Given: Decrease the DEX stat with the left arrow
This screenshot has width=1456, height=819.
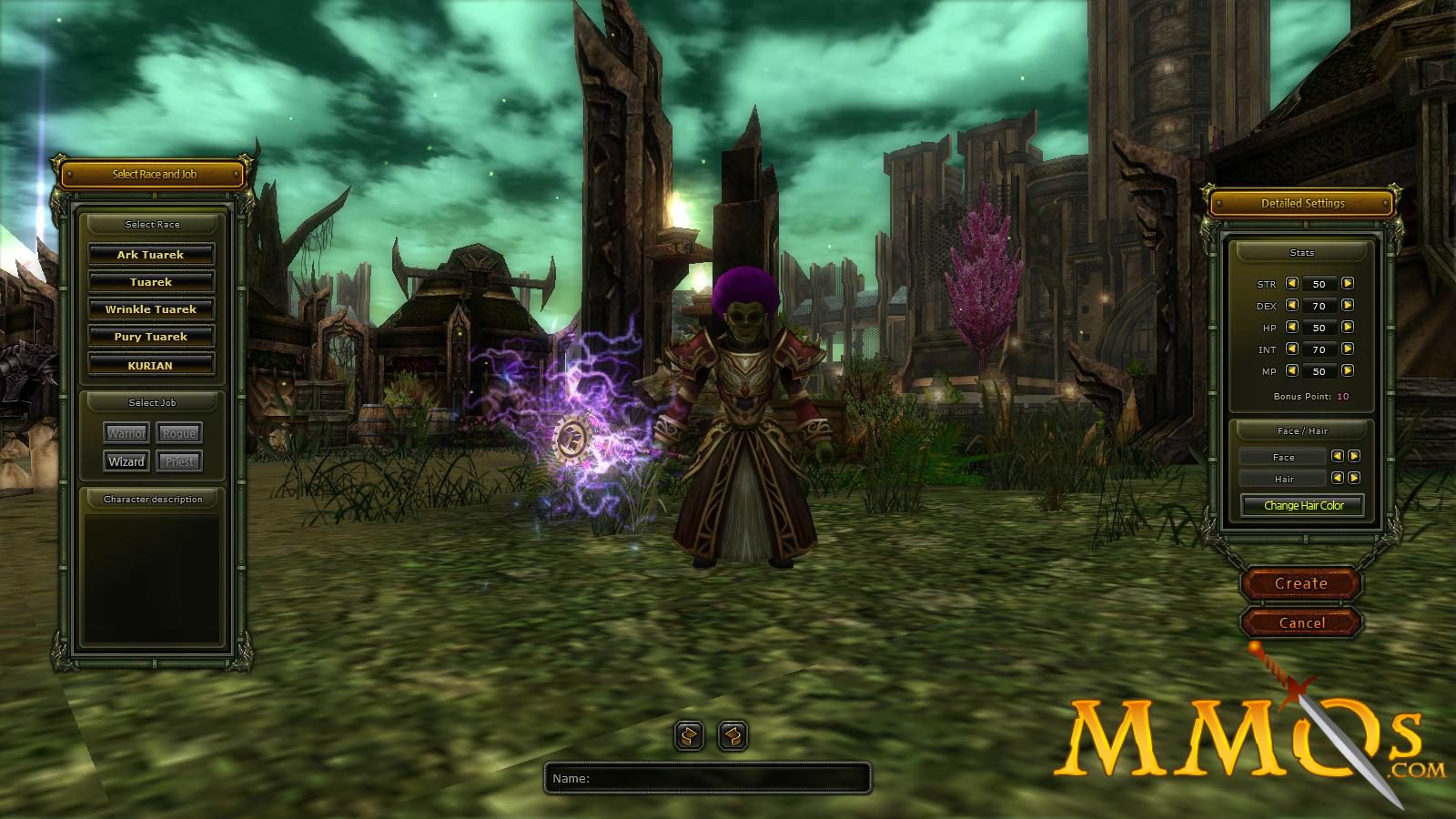Looking at the screenshot, I should tap(1291, 307).
